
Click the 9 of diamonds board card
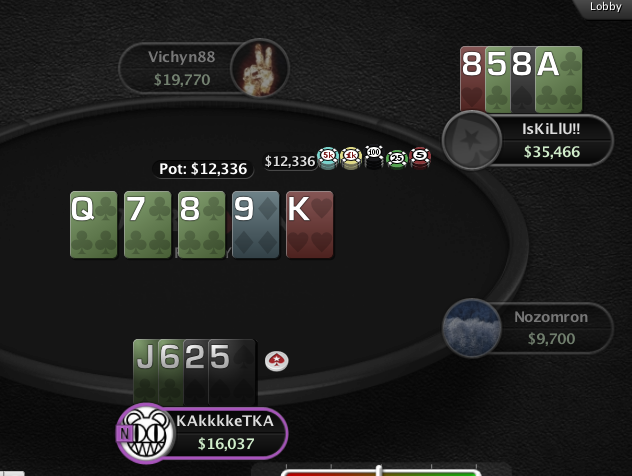(255, 225)
